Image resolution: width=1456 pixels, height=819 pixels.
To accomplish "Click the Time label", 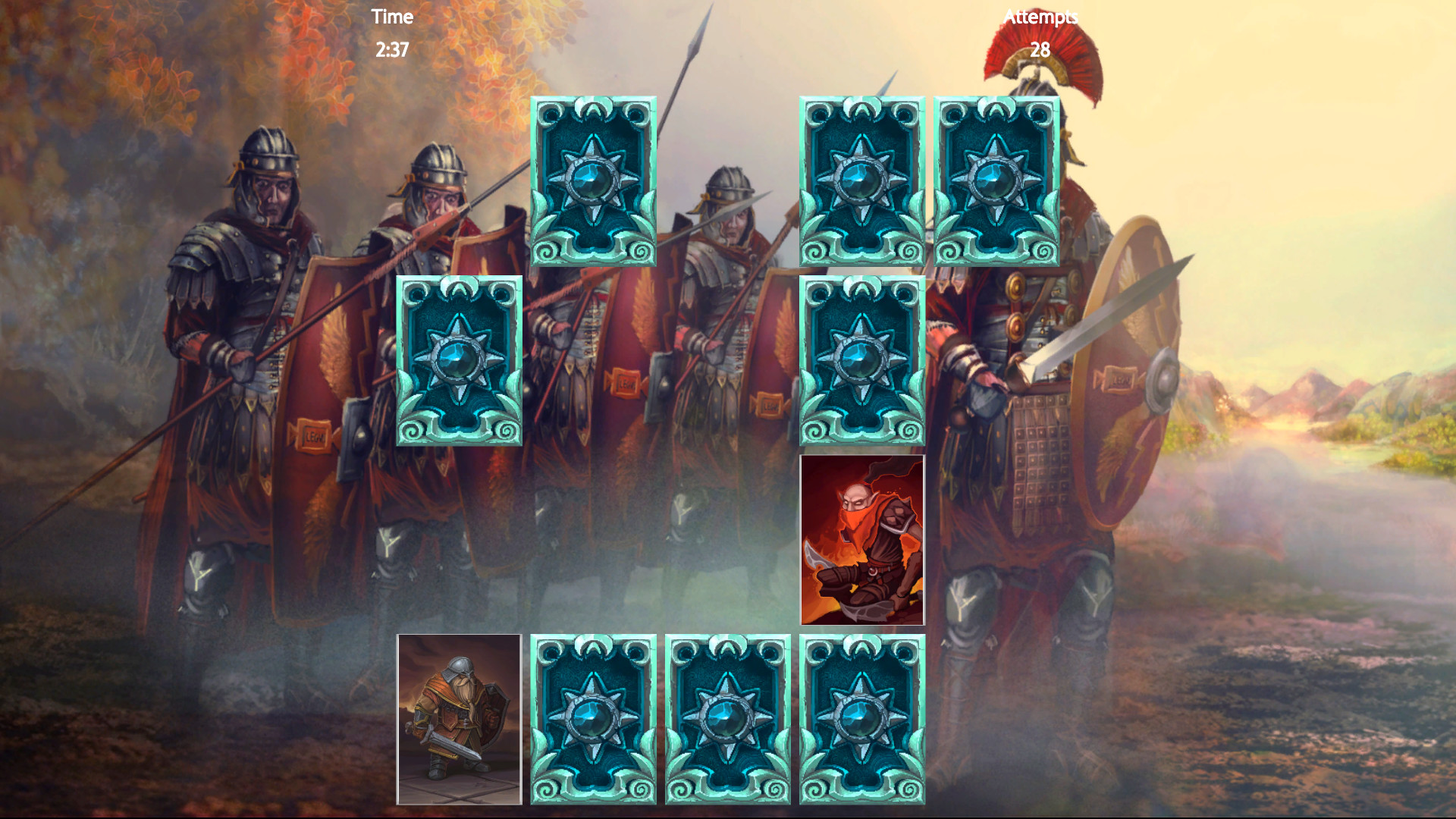I will click(391, 17).
